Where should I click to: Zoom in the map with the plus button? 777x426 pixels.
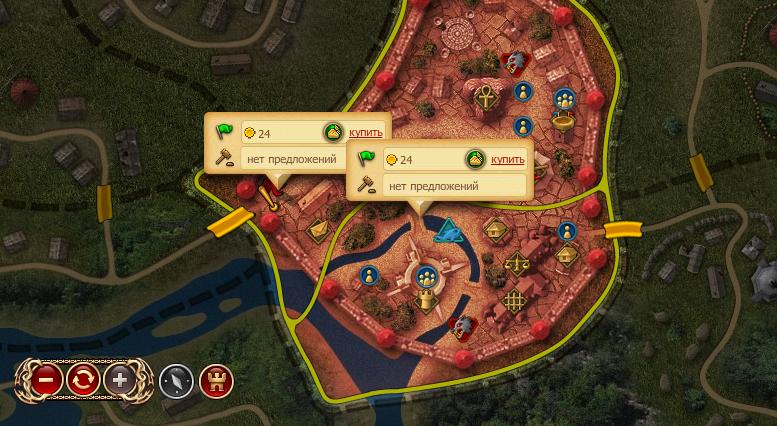coord(120,380)
